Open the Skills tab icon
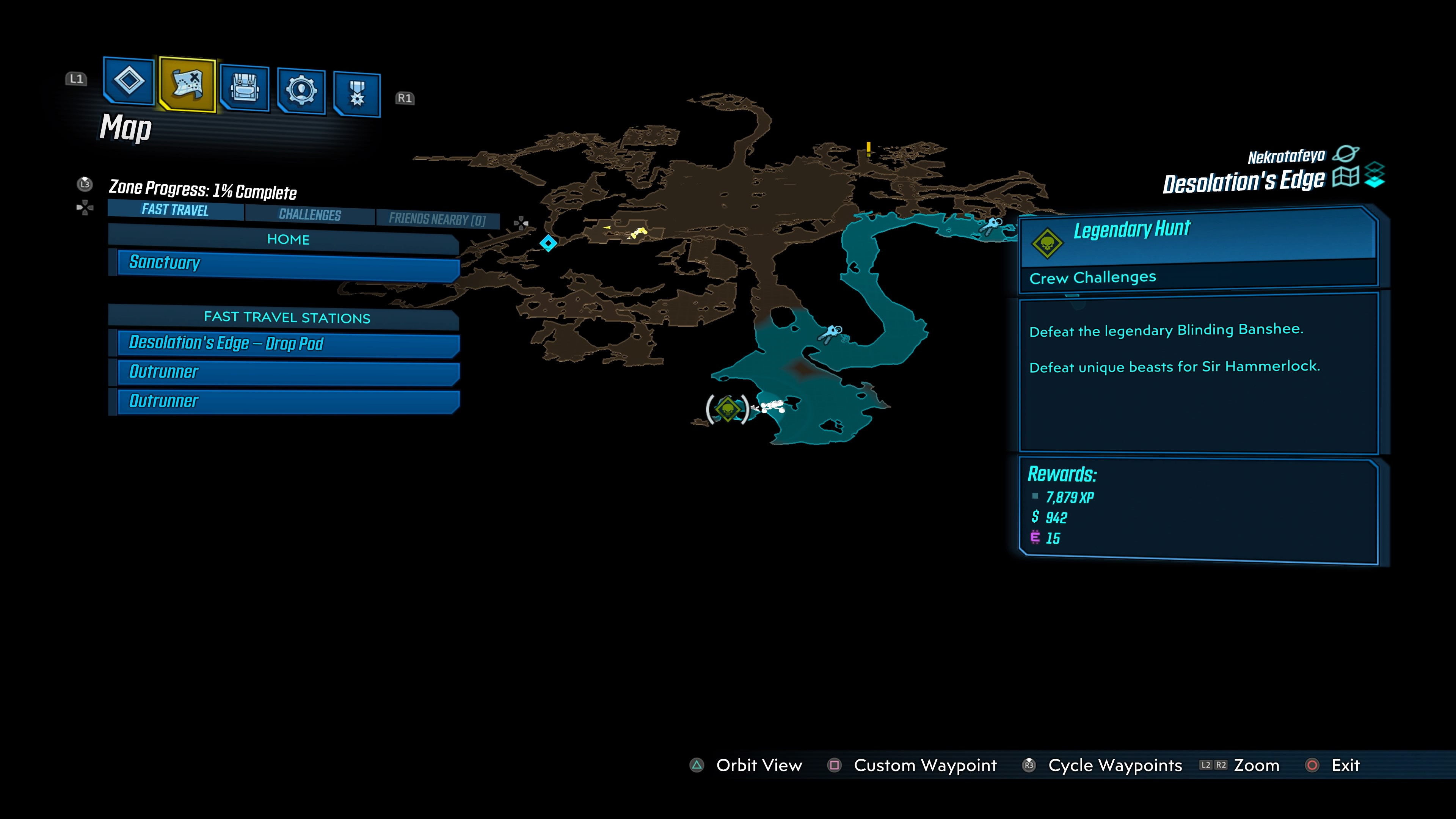The height and width of the screenshot is (819, 1456). [301, 91]
